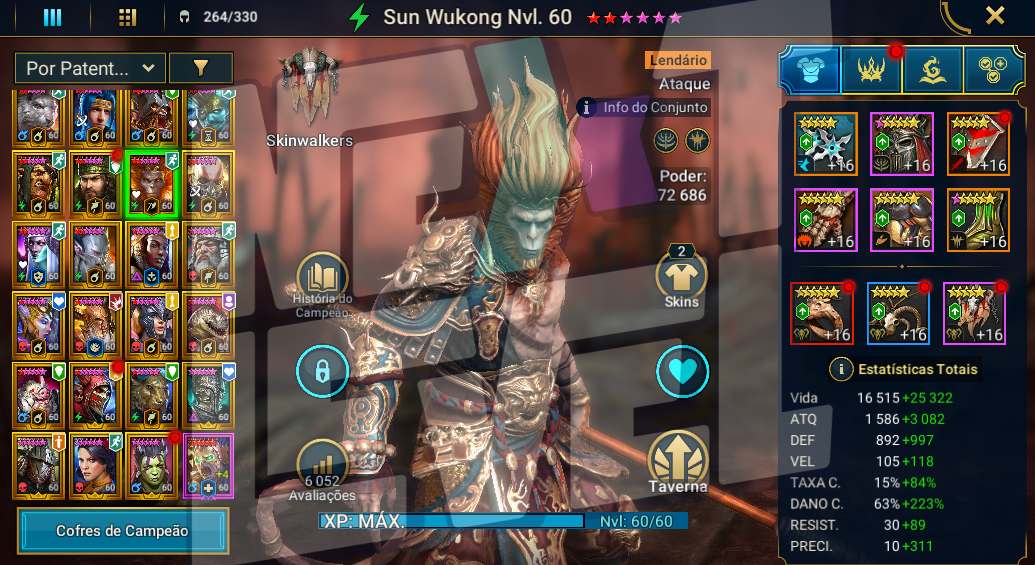Close the champion screen with X
This screenshot has height=565, width=1035.
[995, 15]
